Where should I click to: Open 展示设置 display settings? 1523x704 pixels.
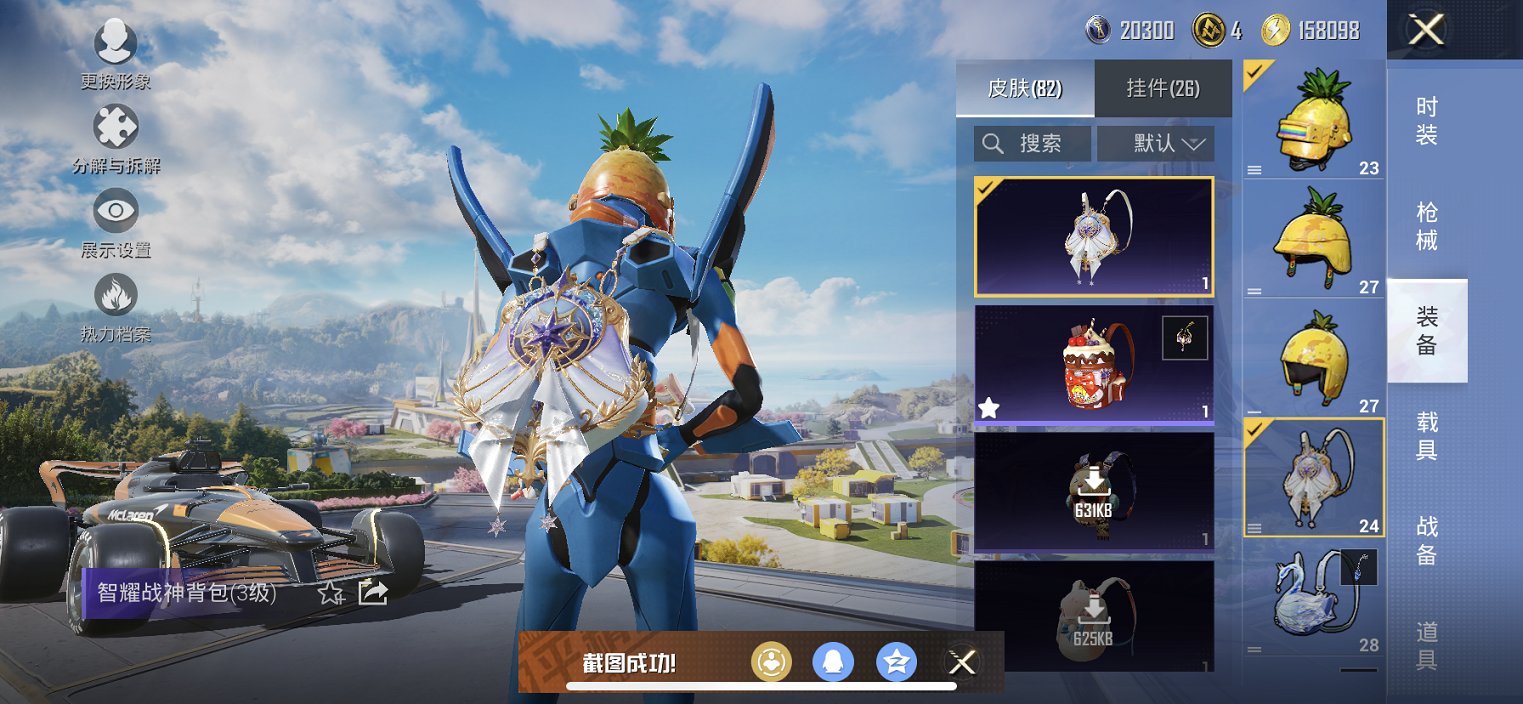(x=116, y=222)
